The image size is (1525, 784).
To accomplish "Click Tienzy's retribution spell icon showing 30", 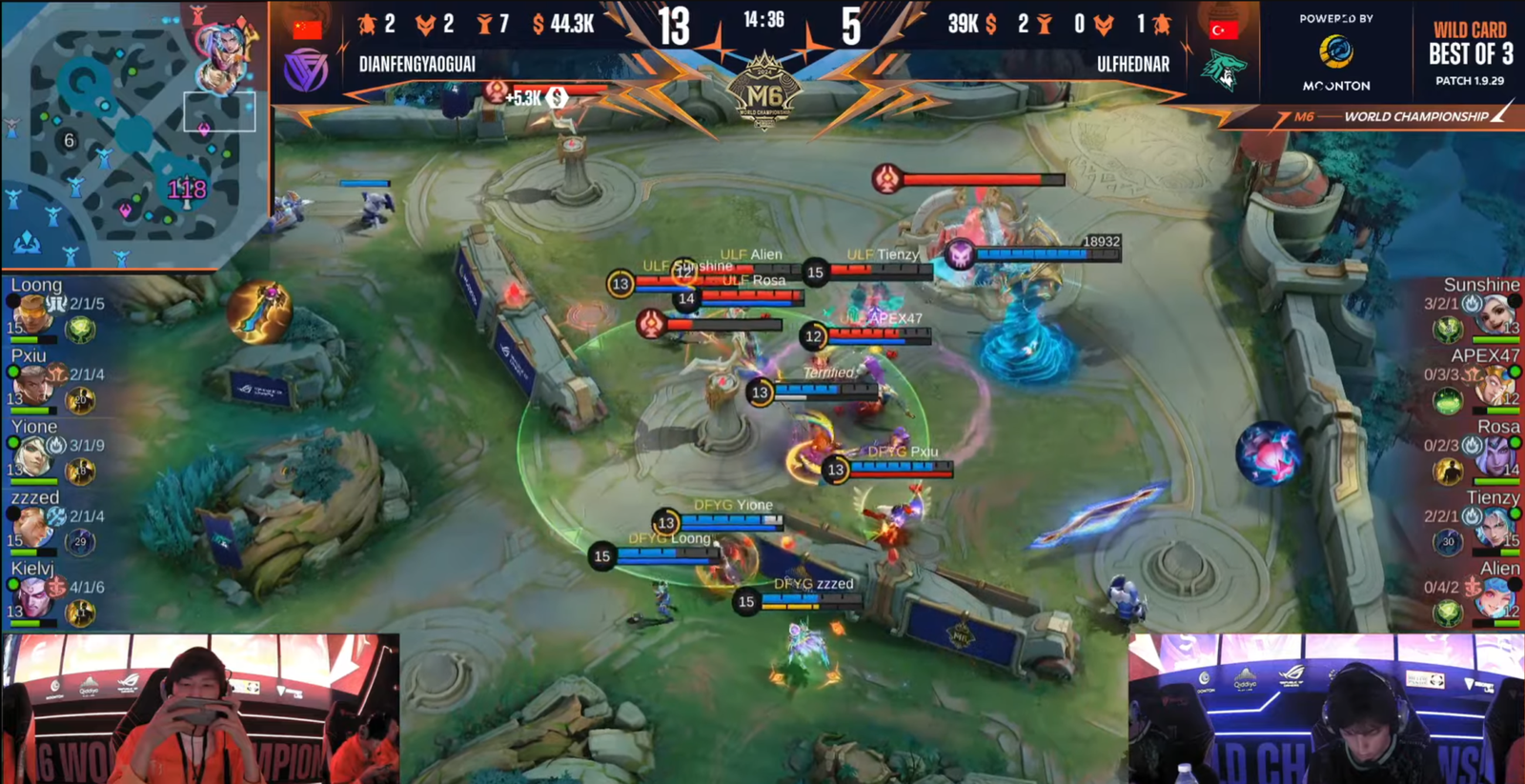I will 1449,541.
